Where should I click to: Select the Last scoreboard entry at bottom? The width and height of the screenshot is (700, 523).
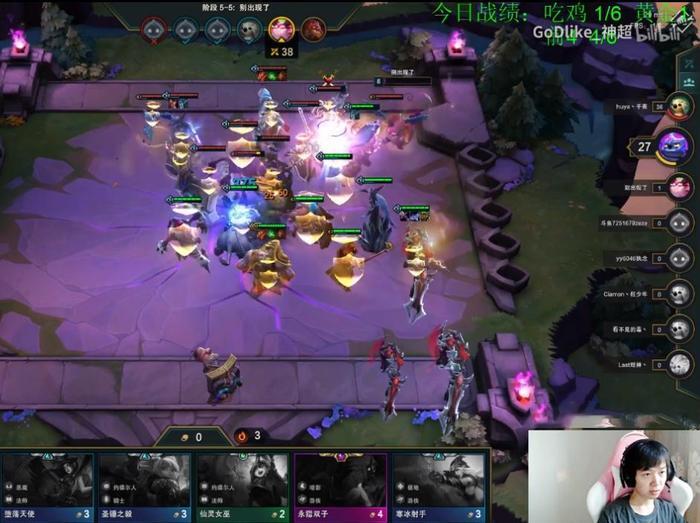click(680, 365)
